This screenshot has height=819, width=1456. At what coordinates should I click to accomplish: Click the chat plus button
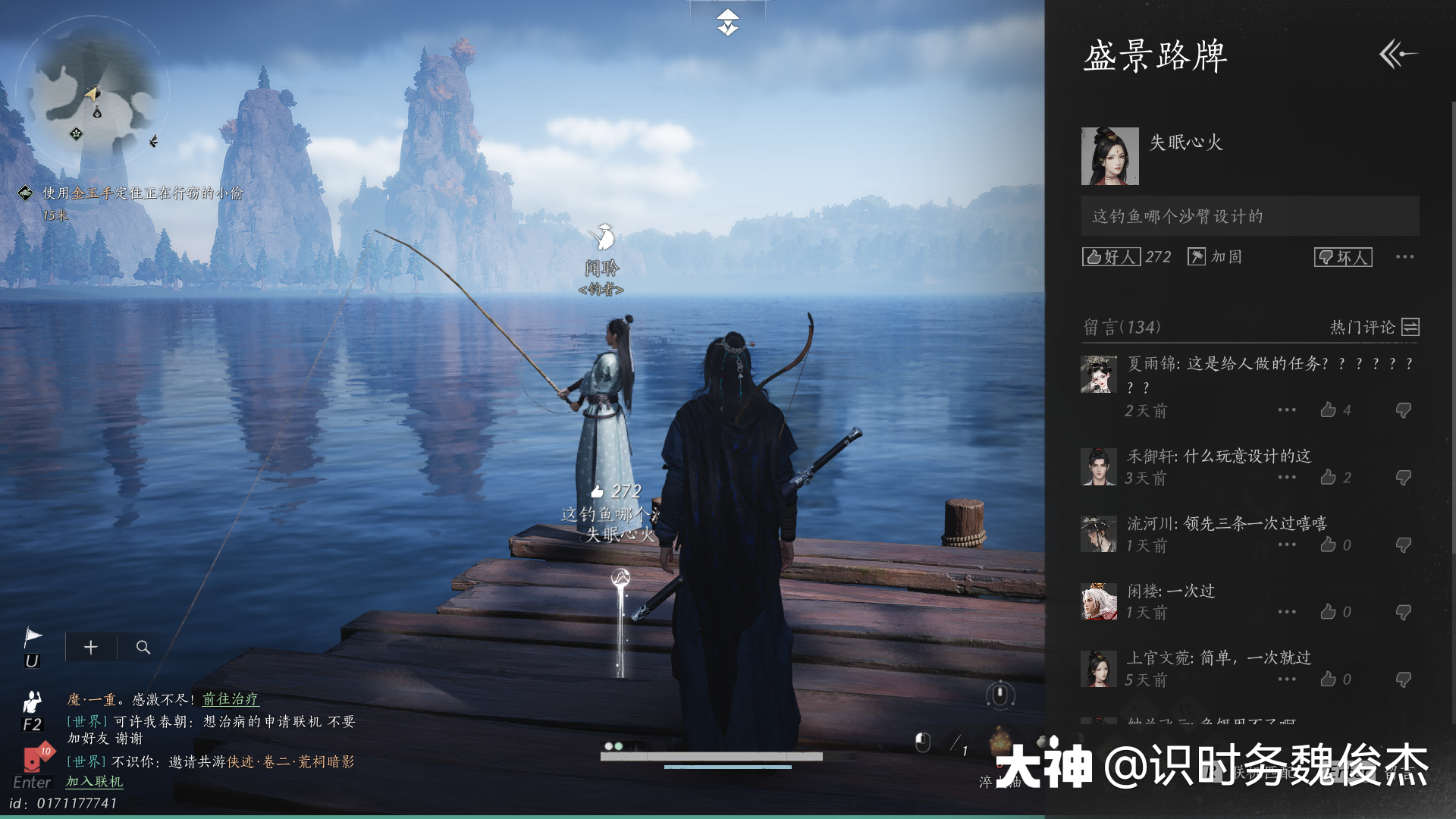pos(91,648)
